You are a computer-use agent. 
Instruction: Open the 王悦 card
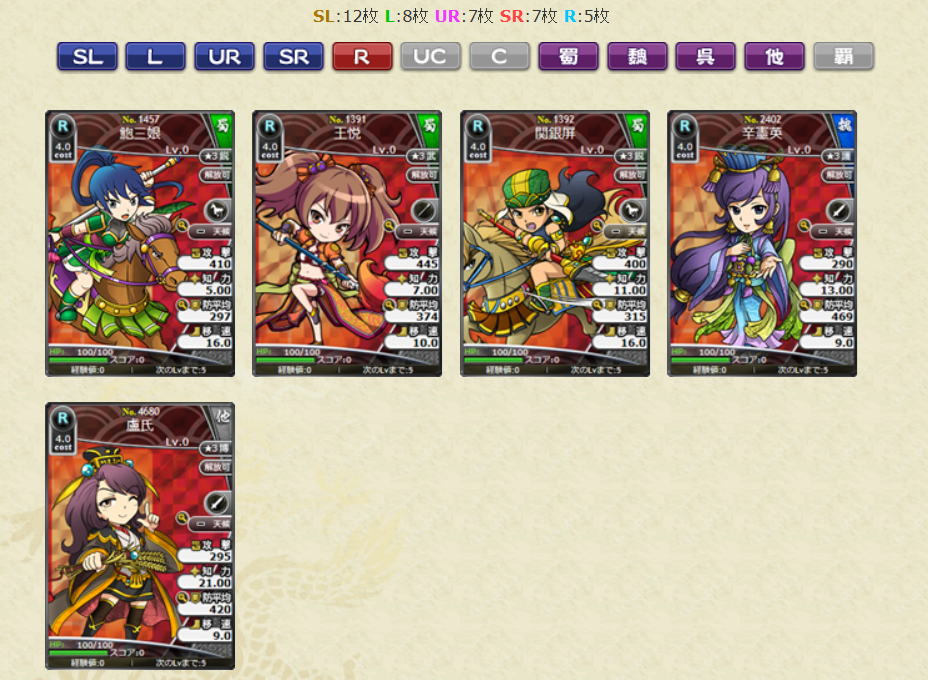pos(347,243)
